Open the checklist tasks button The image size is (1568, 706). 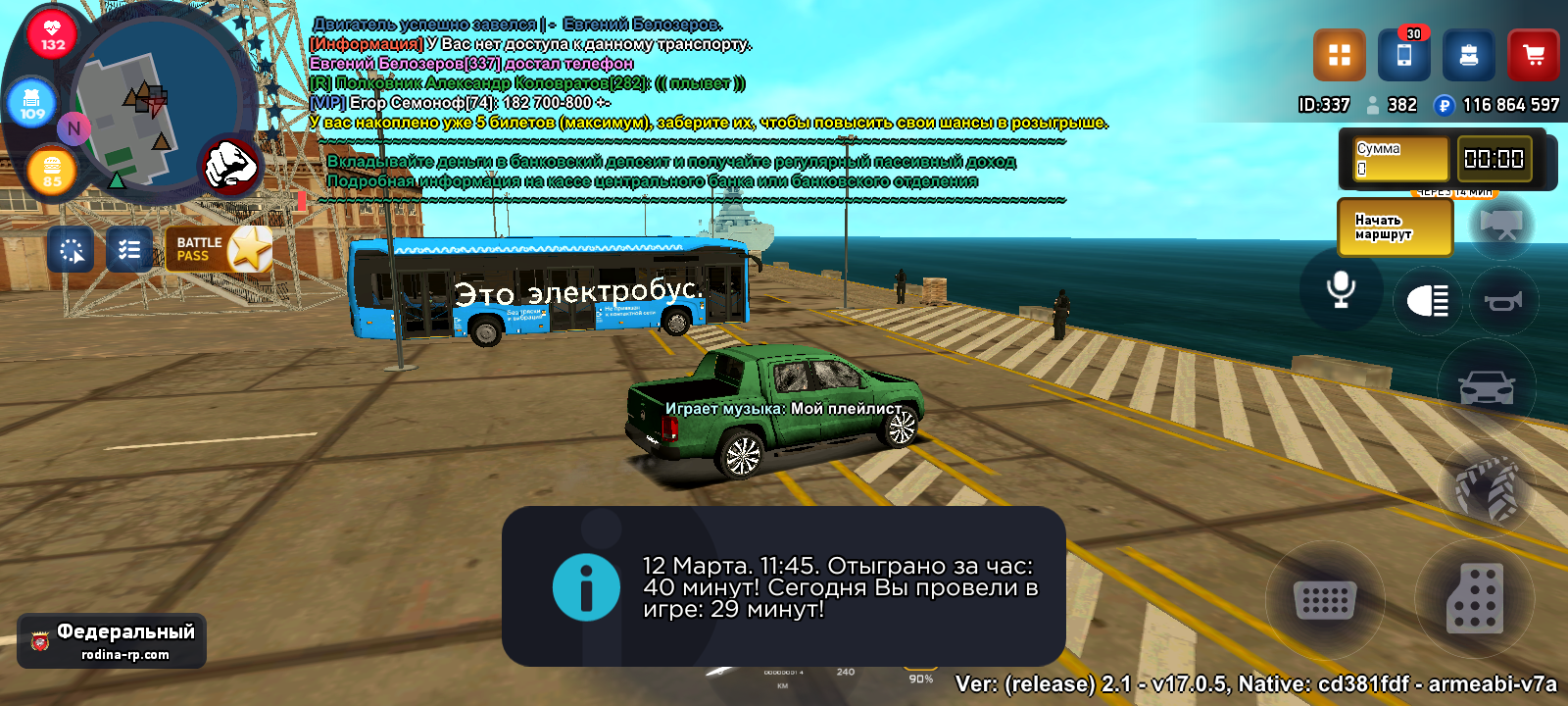(129, 250)
